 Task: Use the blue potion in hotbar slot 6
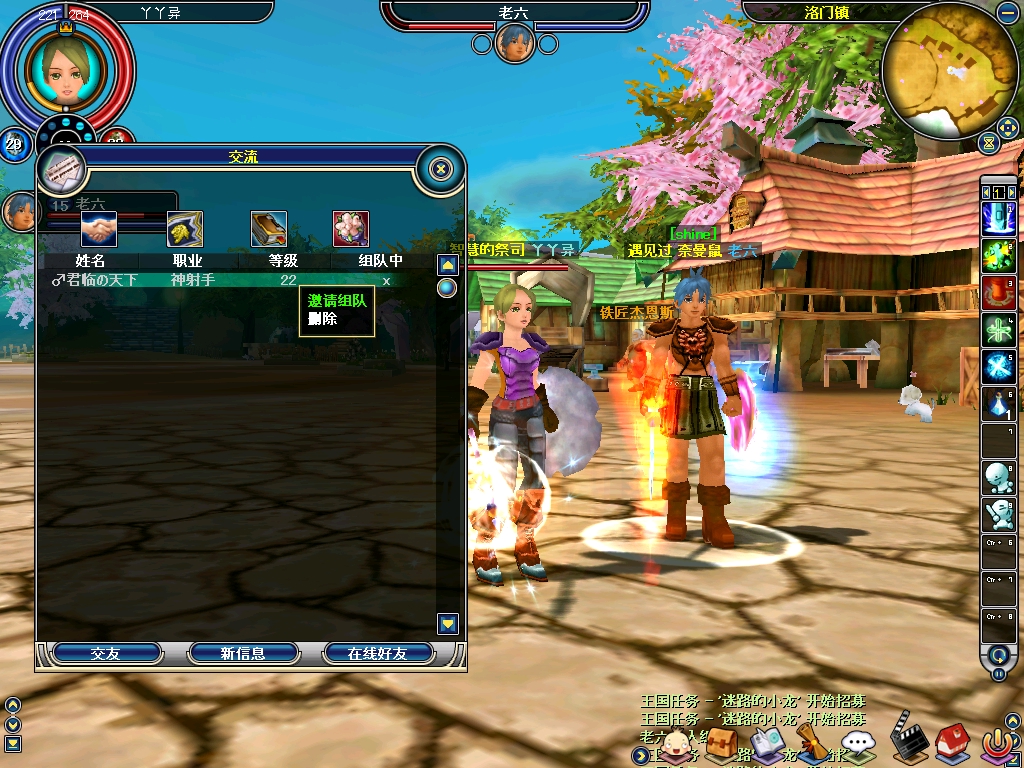[x=998, y=404]
